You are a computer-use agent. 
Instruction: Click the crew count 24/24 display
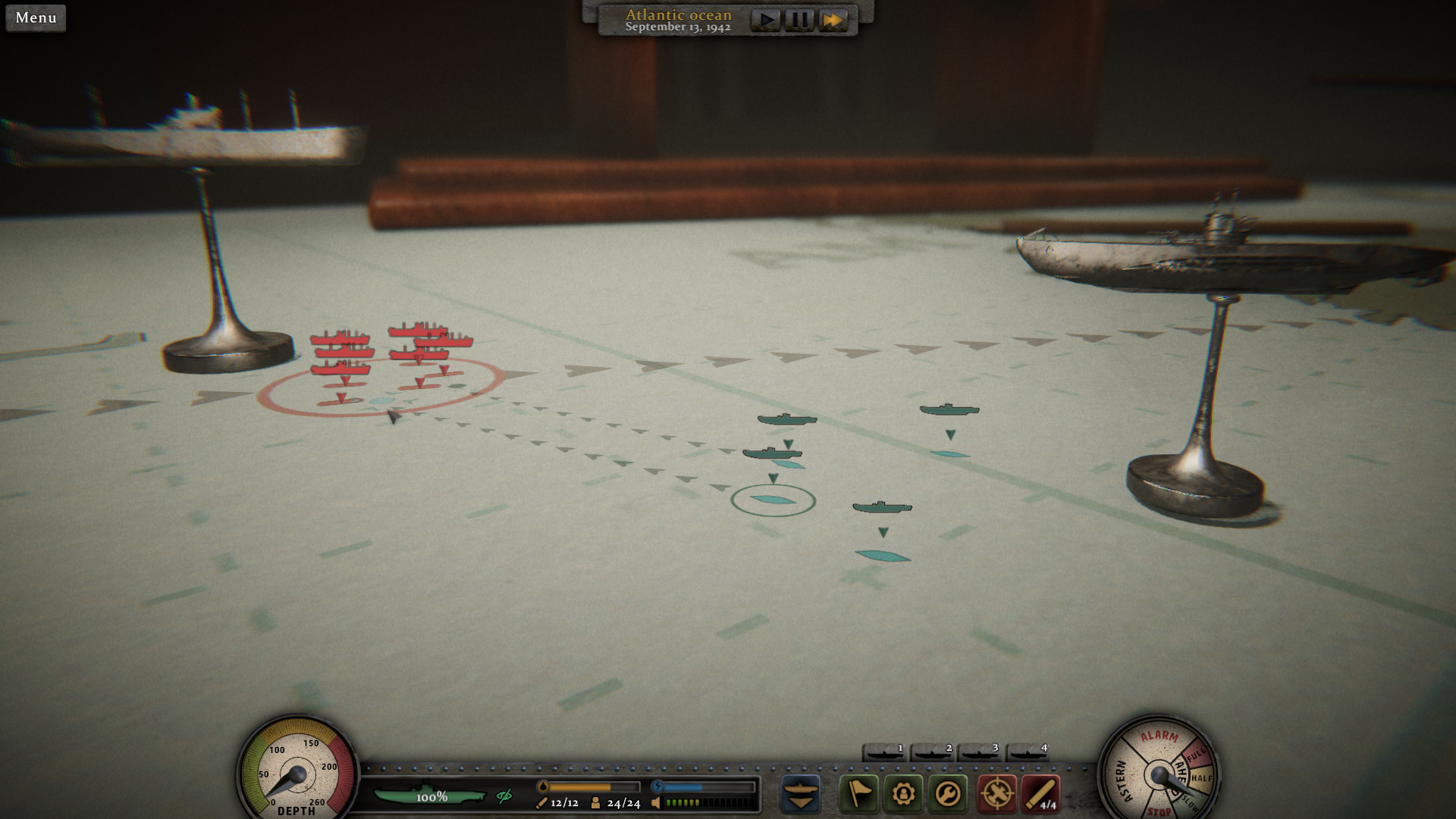tap(623, 804)
